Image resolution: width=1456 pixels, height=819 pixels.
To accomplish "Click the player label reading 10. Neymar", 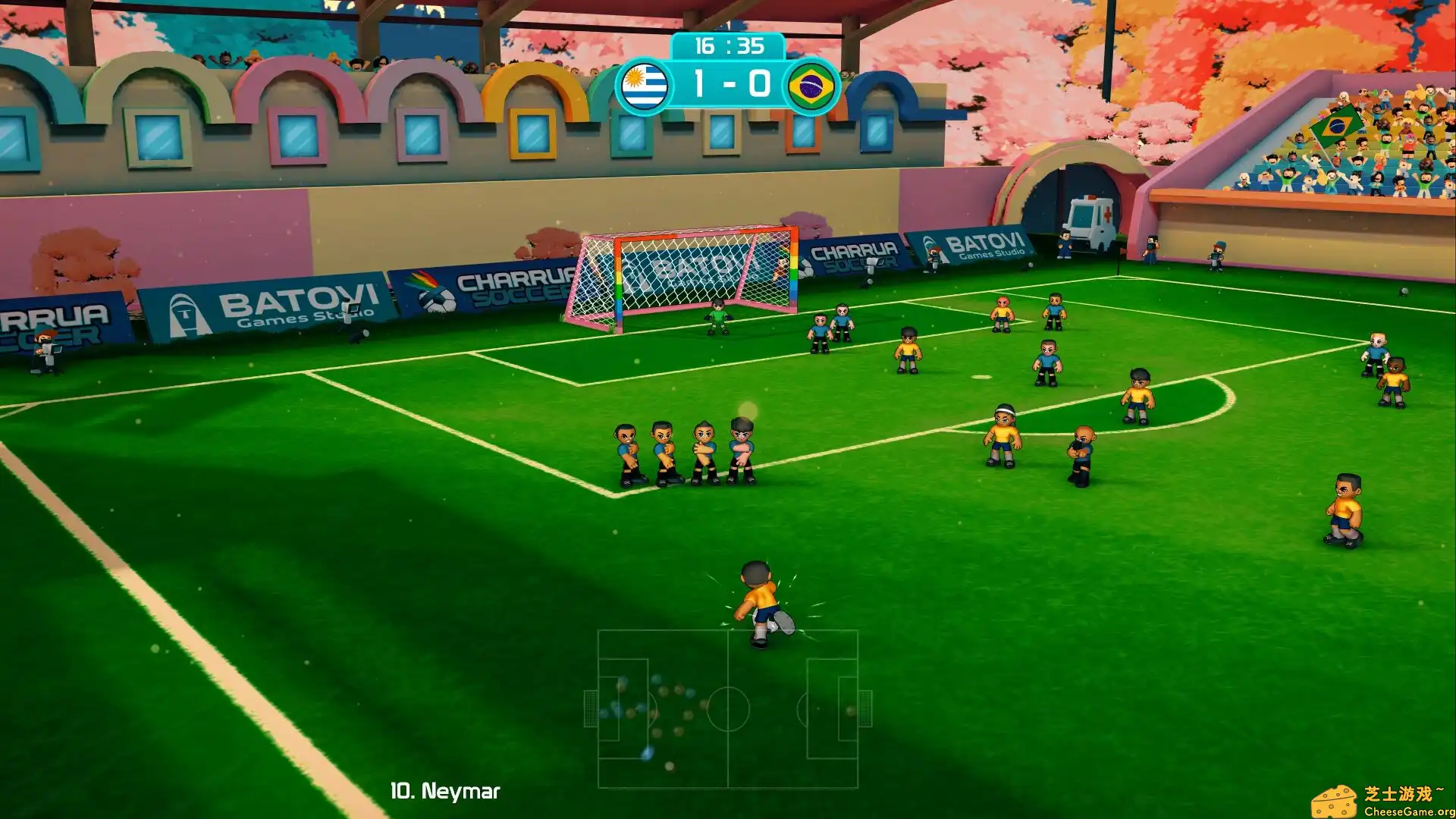I will click(x=443, y=790).
